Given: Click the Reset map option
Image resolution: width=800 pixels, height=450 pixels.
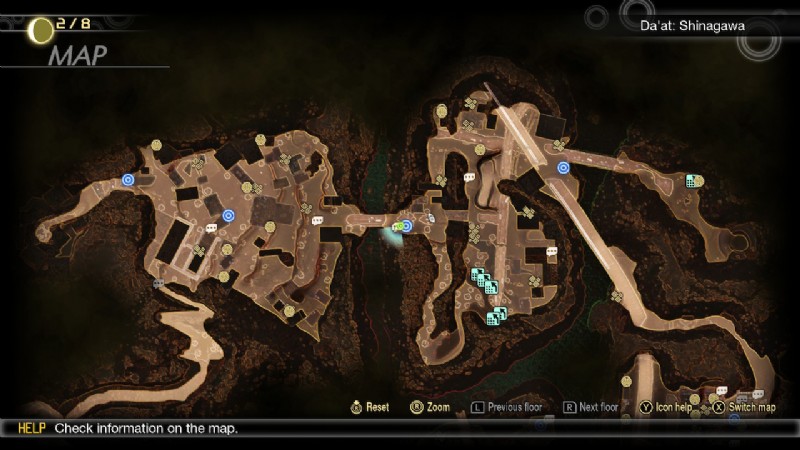Looking at the screenshot, I should pos(370,407).
